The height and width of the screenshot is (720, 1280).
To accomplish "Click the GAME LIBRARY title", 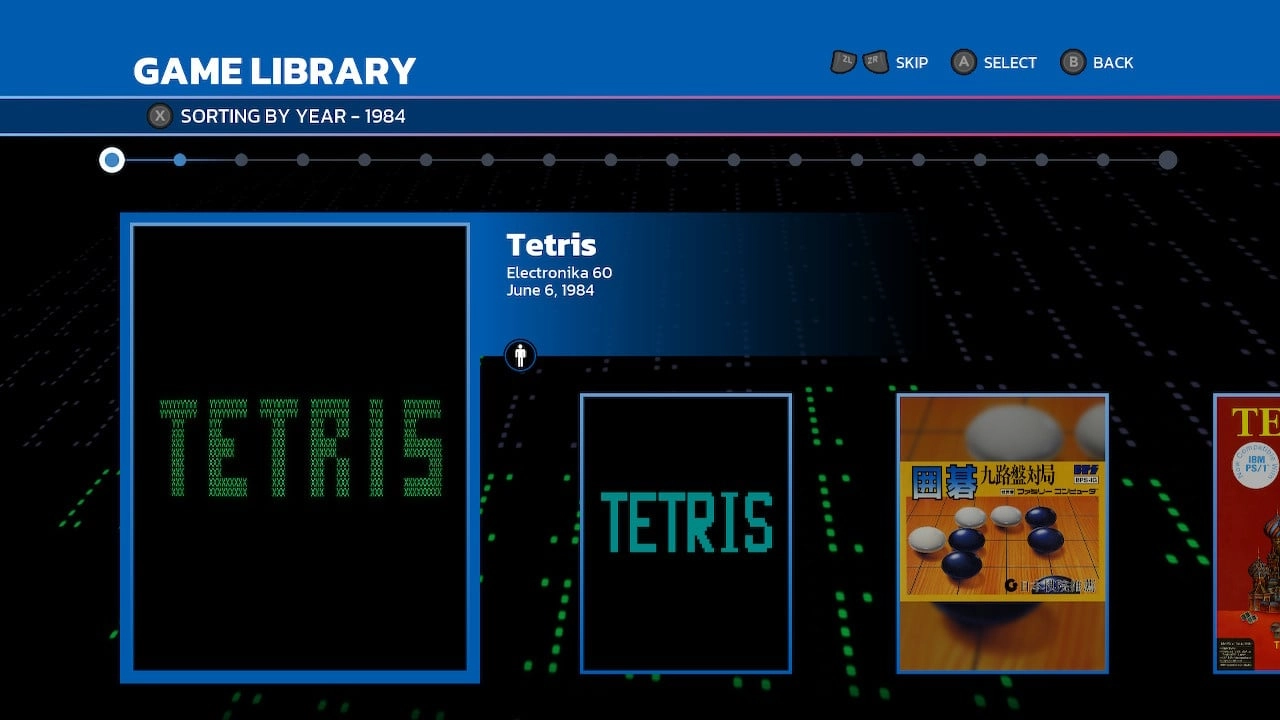I will click(x=275, y=70).
